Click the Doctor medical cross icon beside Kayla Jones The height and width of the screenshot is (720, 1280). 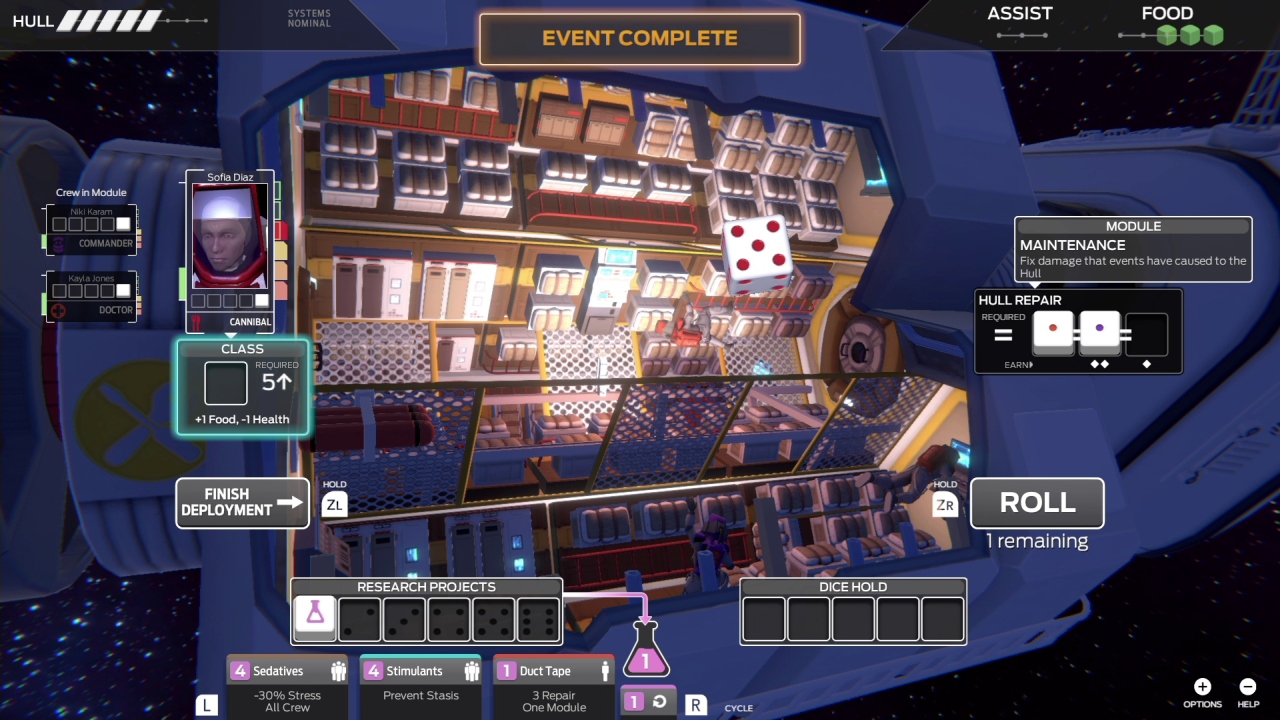click(x=58, y=310)
